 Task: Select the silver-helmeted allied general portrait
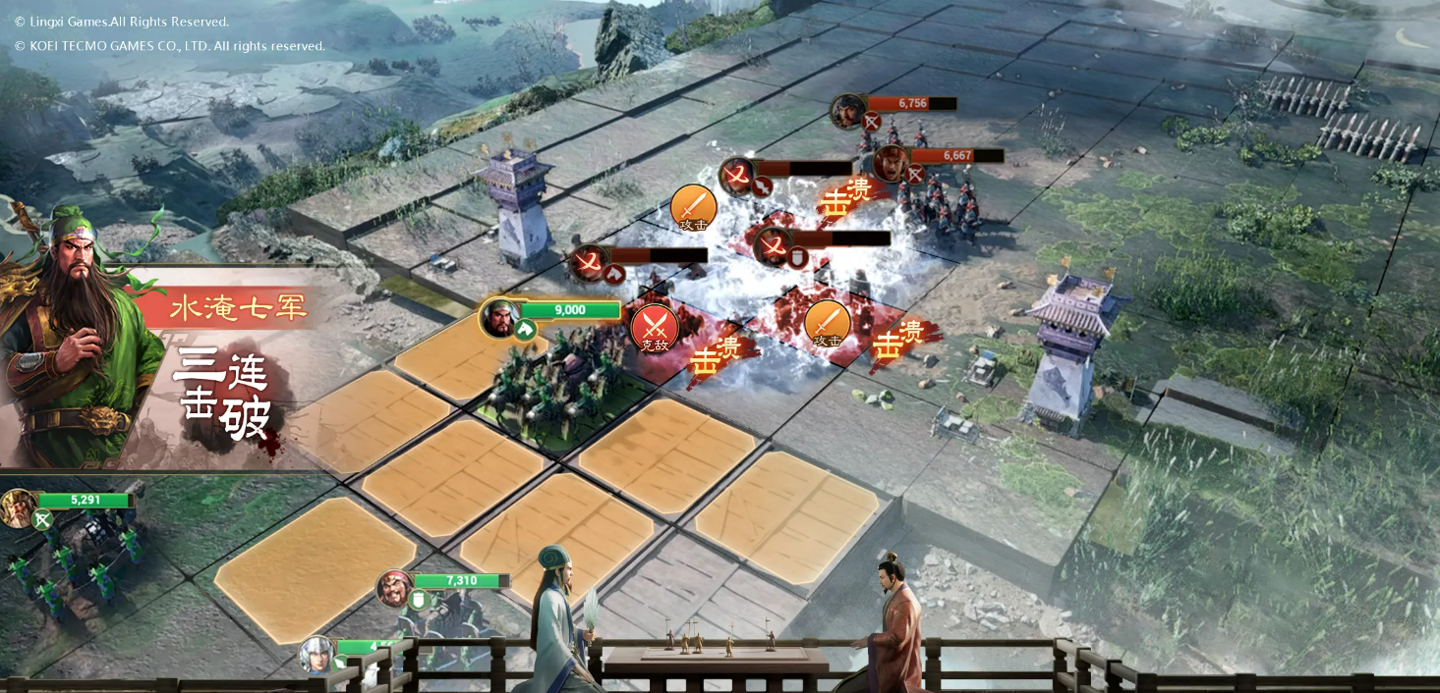316,654
